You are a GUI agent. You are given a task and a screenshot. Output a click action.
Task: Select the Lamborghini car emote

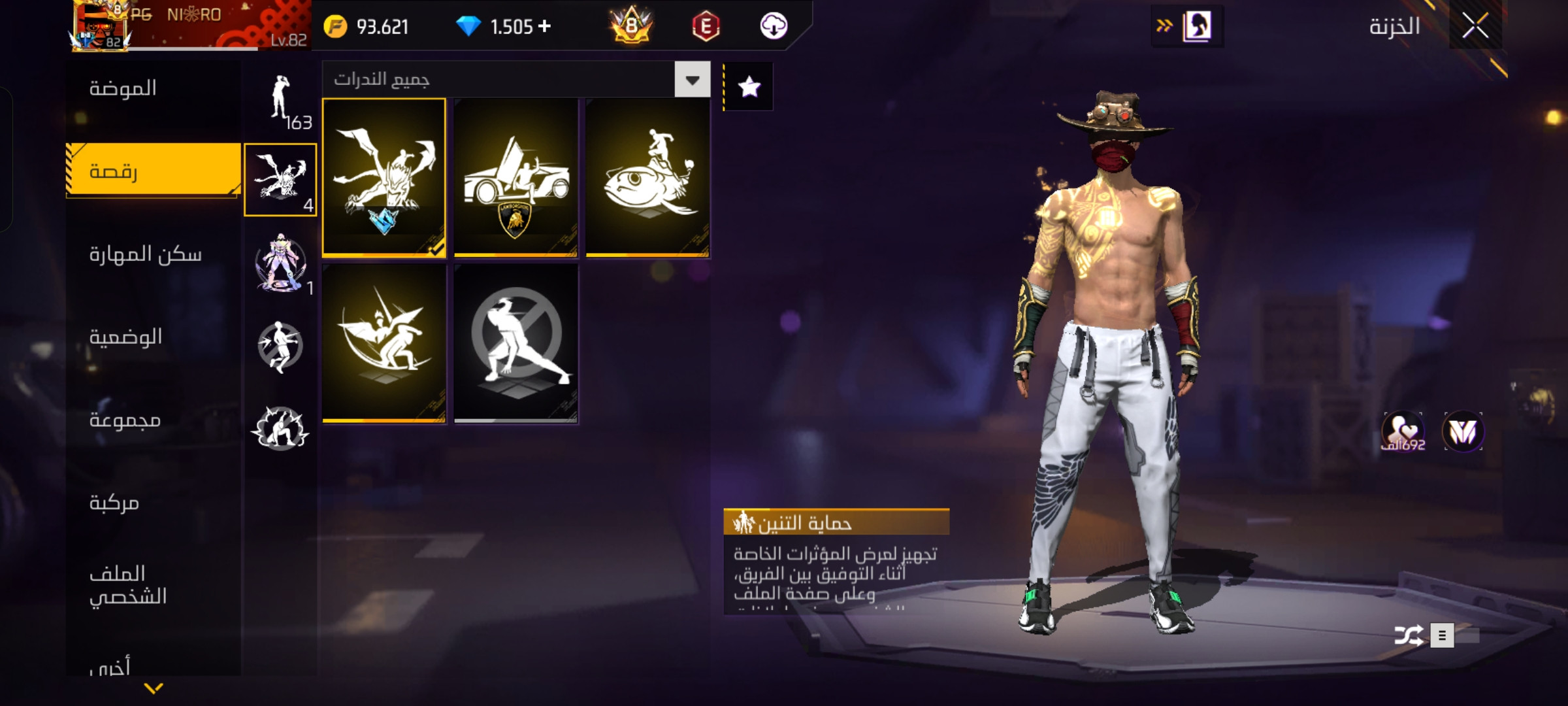[515, 177]
